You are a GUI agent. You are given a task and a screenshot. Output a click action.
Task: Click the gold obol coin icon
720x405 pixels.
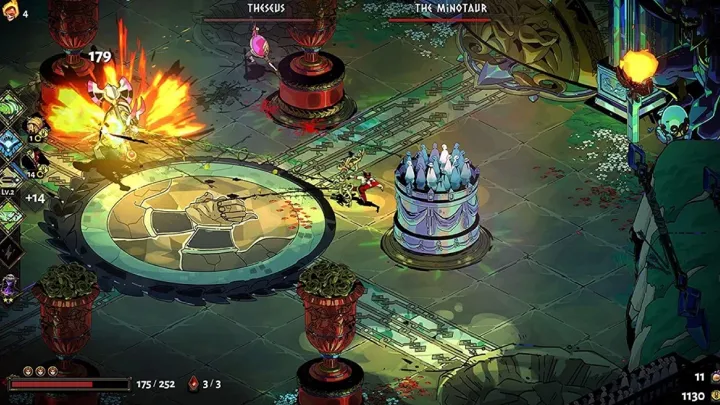click(x=714, y=396)
